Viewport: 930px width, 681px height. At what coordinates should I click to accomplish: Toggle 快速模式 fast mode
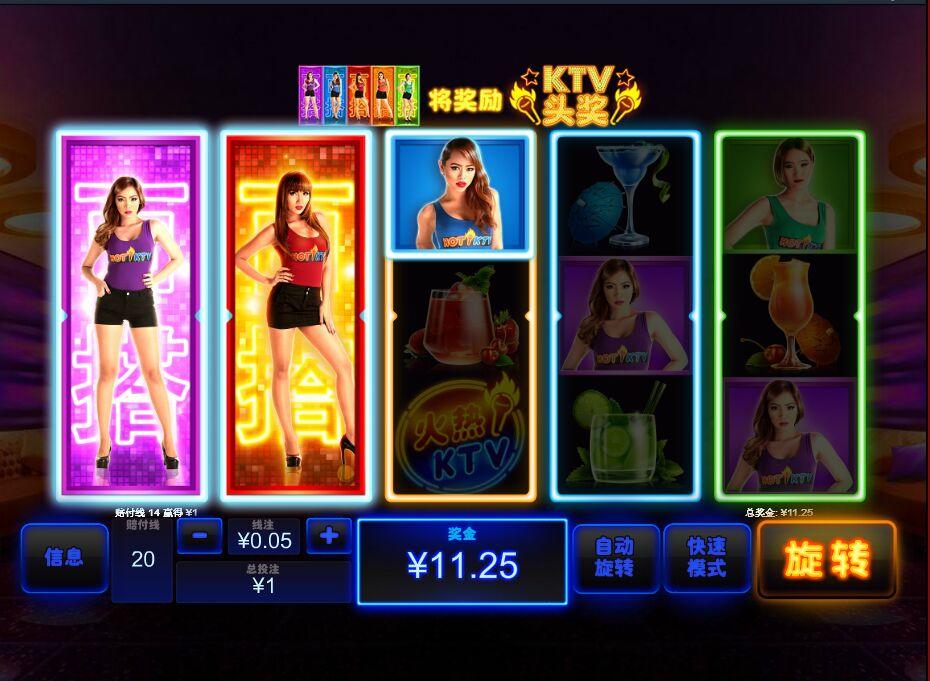[706, 558]
